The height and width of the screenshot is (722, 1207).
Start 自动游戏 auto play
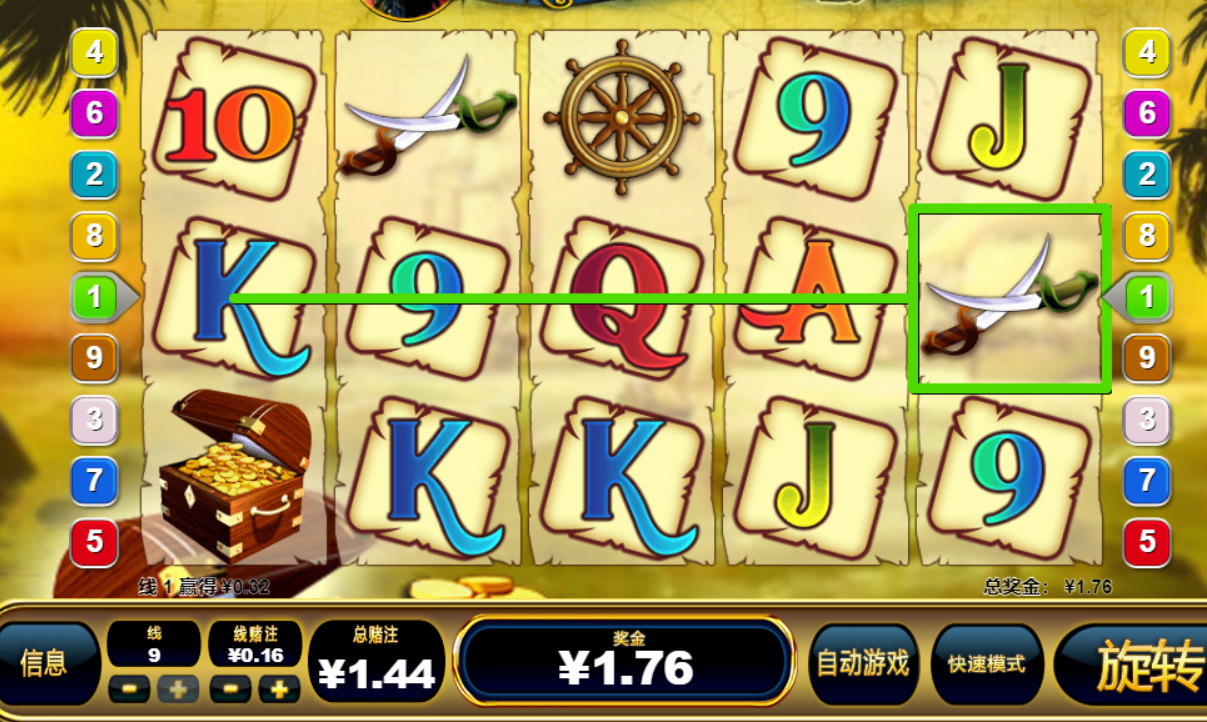(x=862, y=663)
